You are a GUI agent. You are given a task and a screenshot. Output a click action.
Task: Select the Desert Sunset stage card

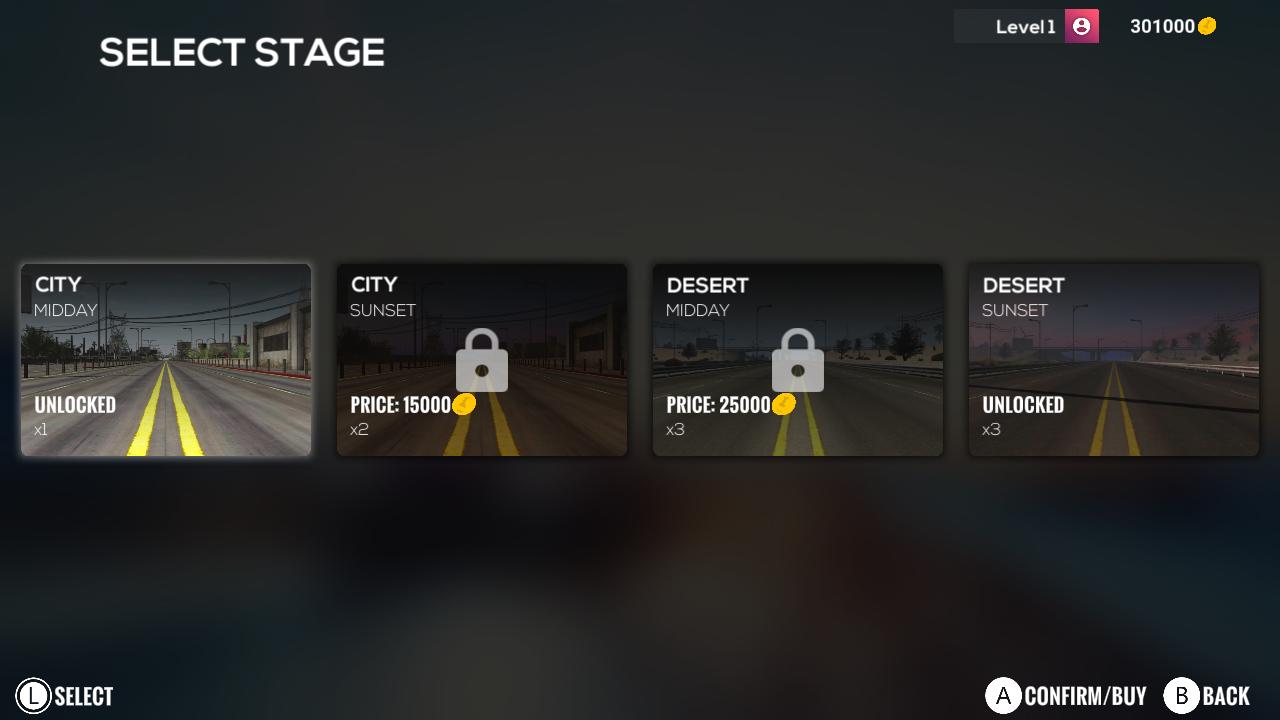(1113, 360)
